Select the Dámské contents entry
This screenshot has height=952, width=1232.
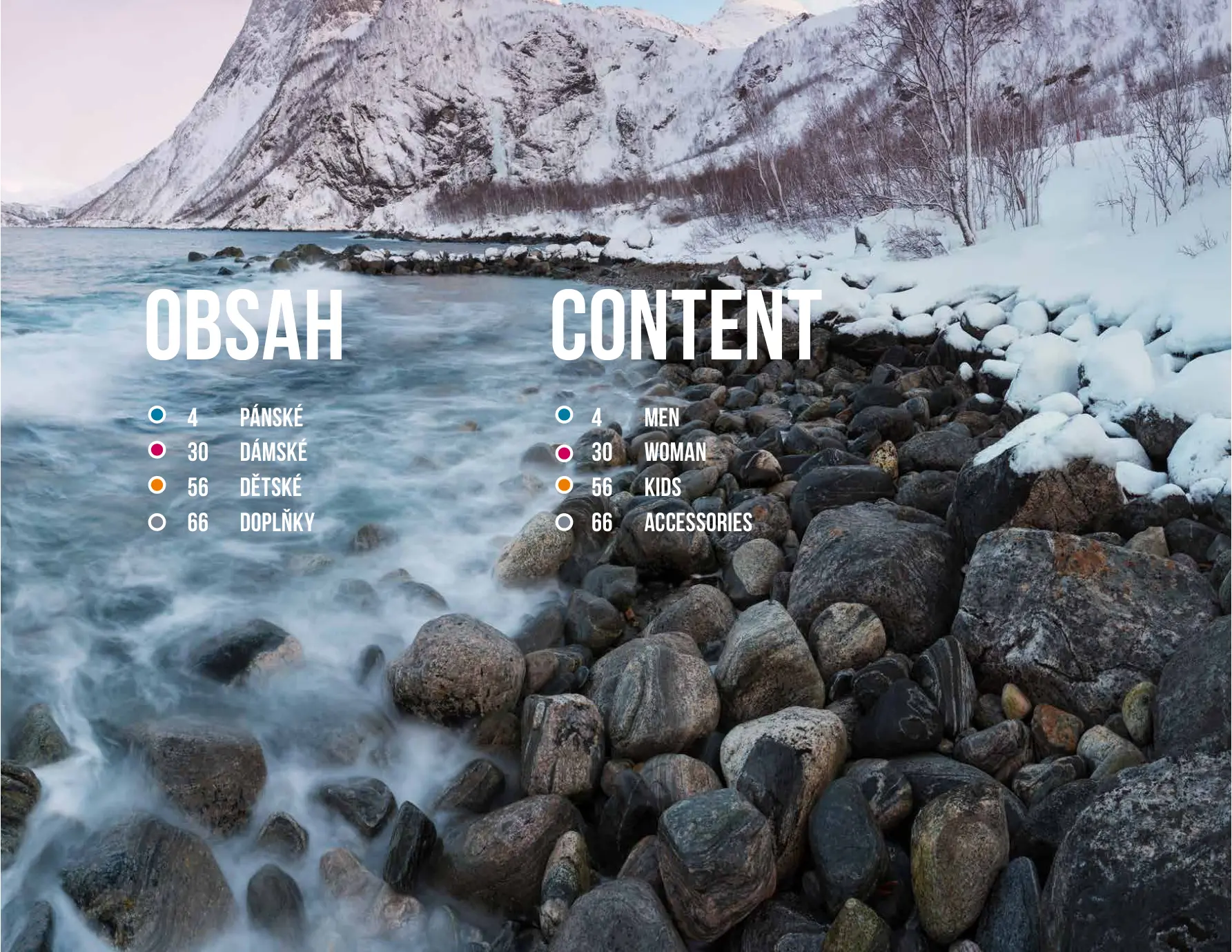point(273,453)
